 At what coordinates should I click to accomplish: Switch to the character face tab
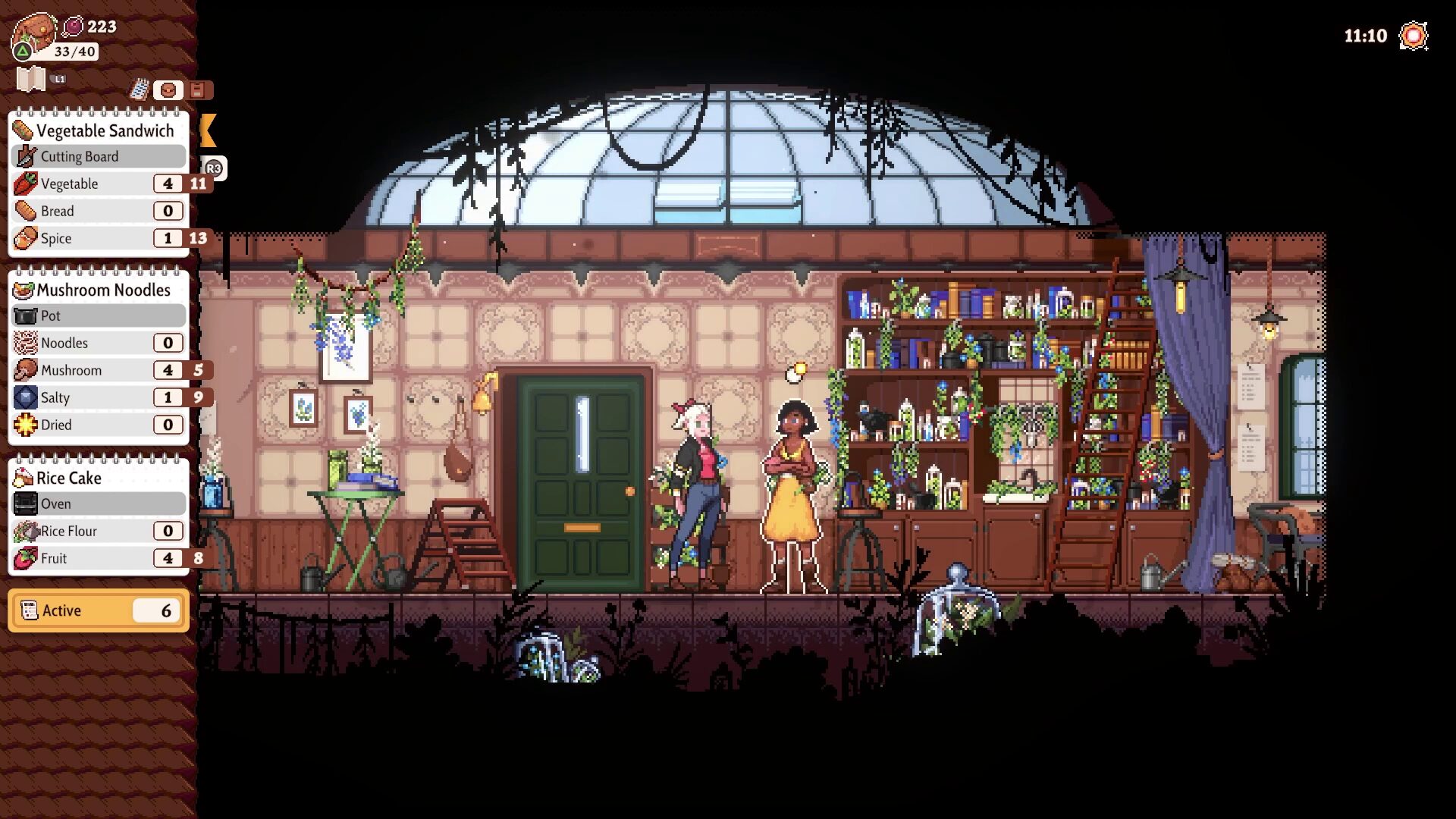tap(168, 89)
